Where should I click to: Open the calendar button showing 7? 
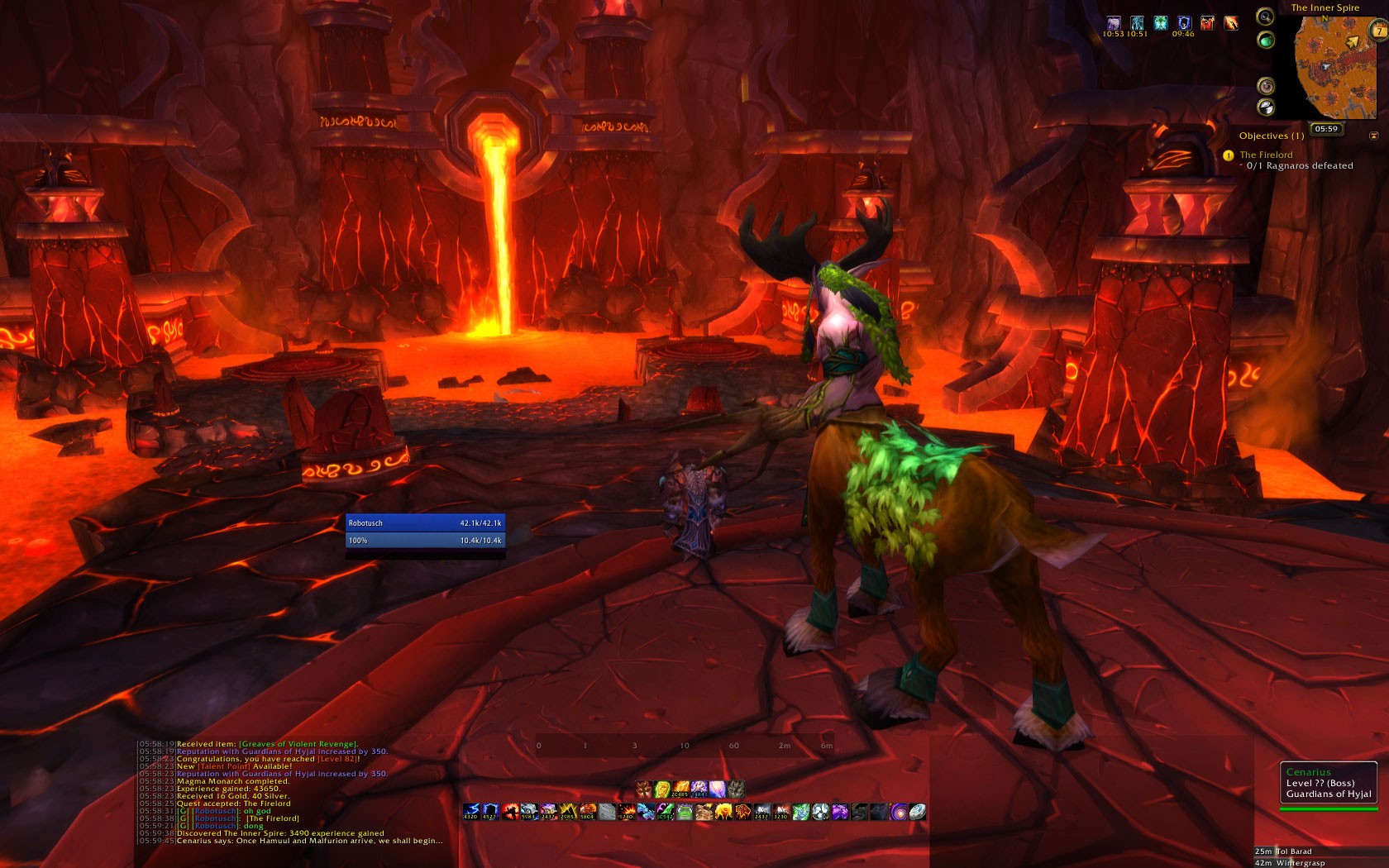(x=1379, y=31)
